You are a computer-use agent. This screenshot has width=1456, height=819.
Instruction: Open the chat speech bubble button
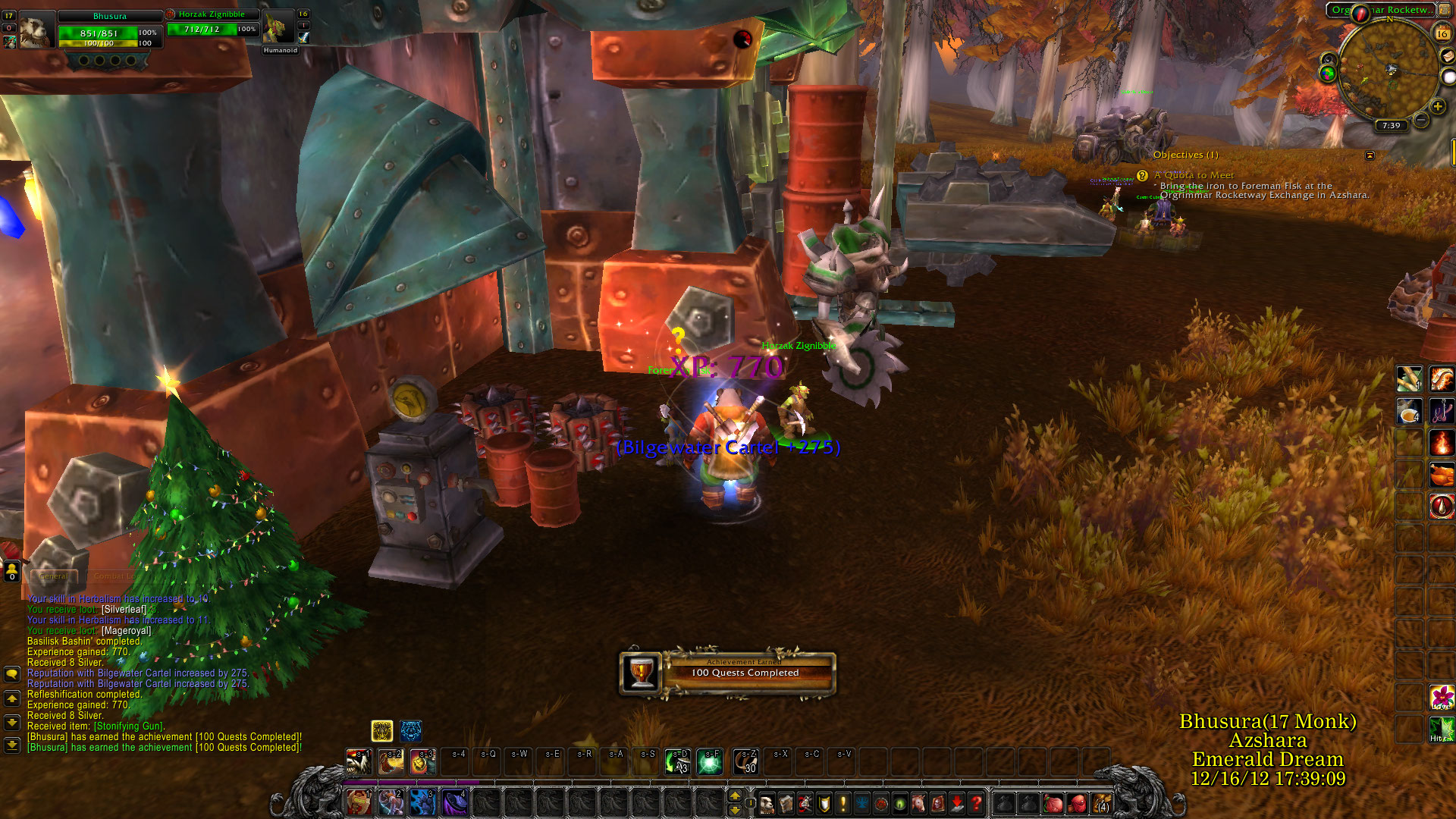pyautogui.click(x=12, y=673)
